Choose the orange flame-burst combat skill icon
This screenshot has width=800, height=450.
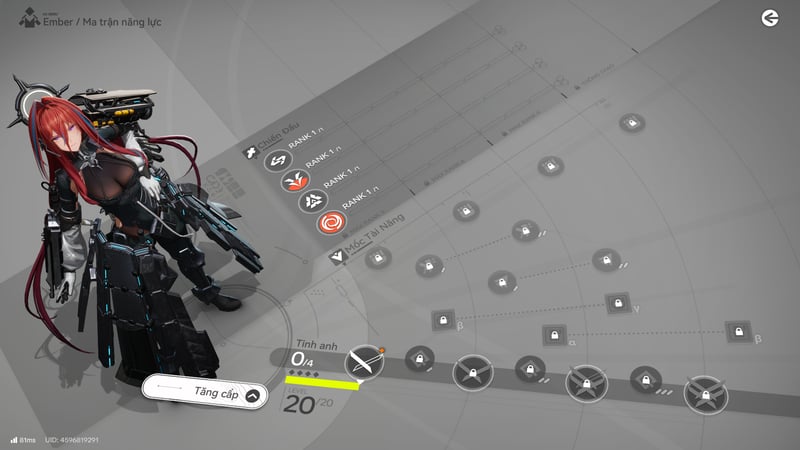295,181
